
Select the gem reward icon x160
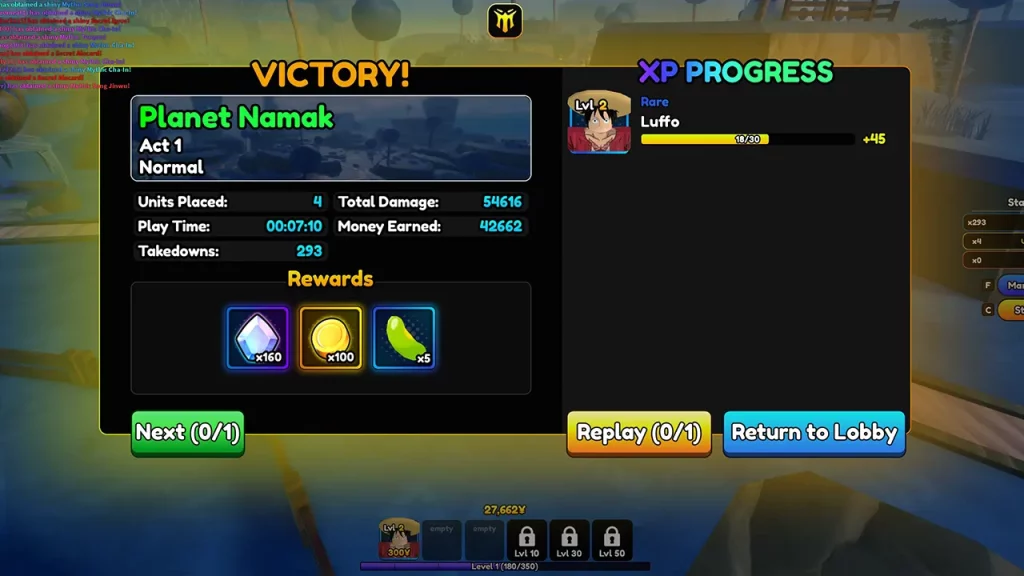coord(258,337)
